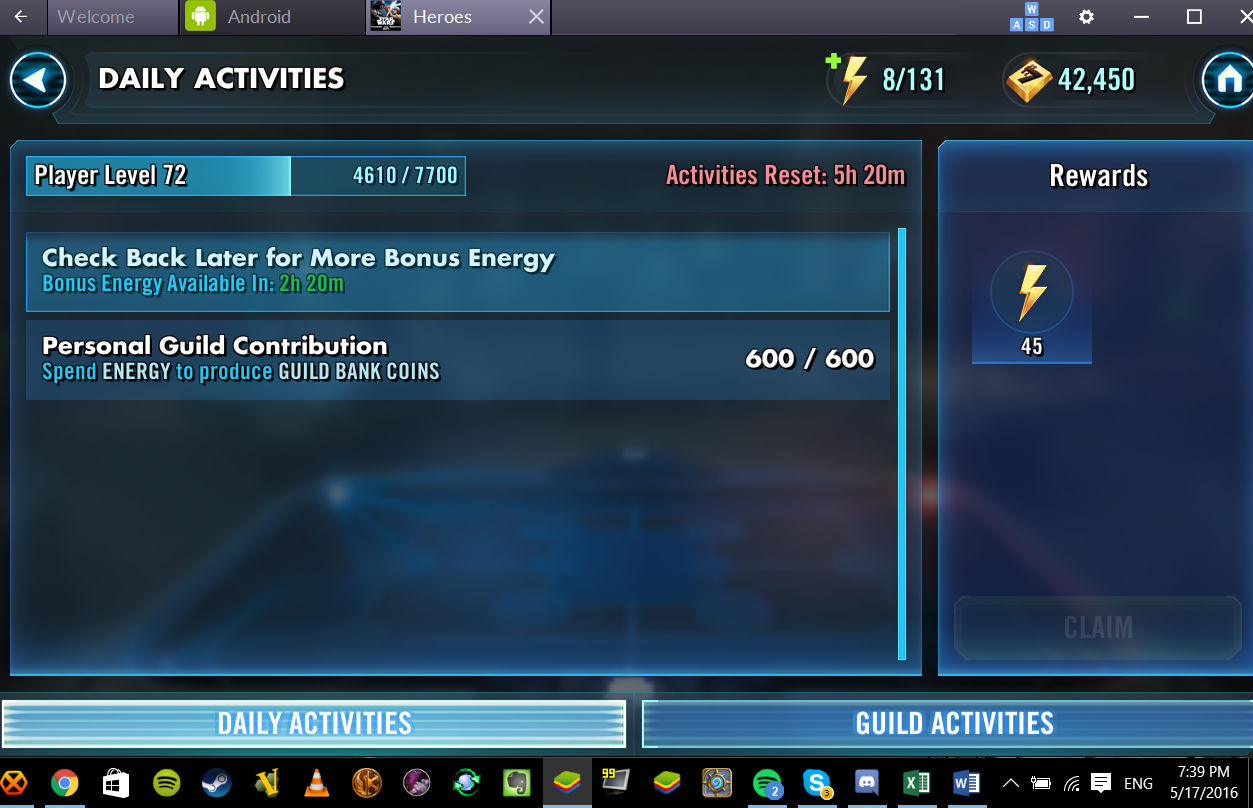Screen dimensions: 1253x808
Task: Return to the home screen
Action: pos(1226,80)
